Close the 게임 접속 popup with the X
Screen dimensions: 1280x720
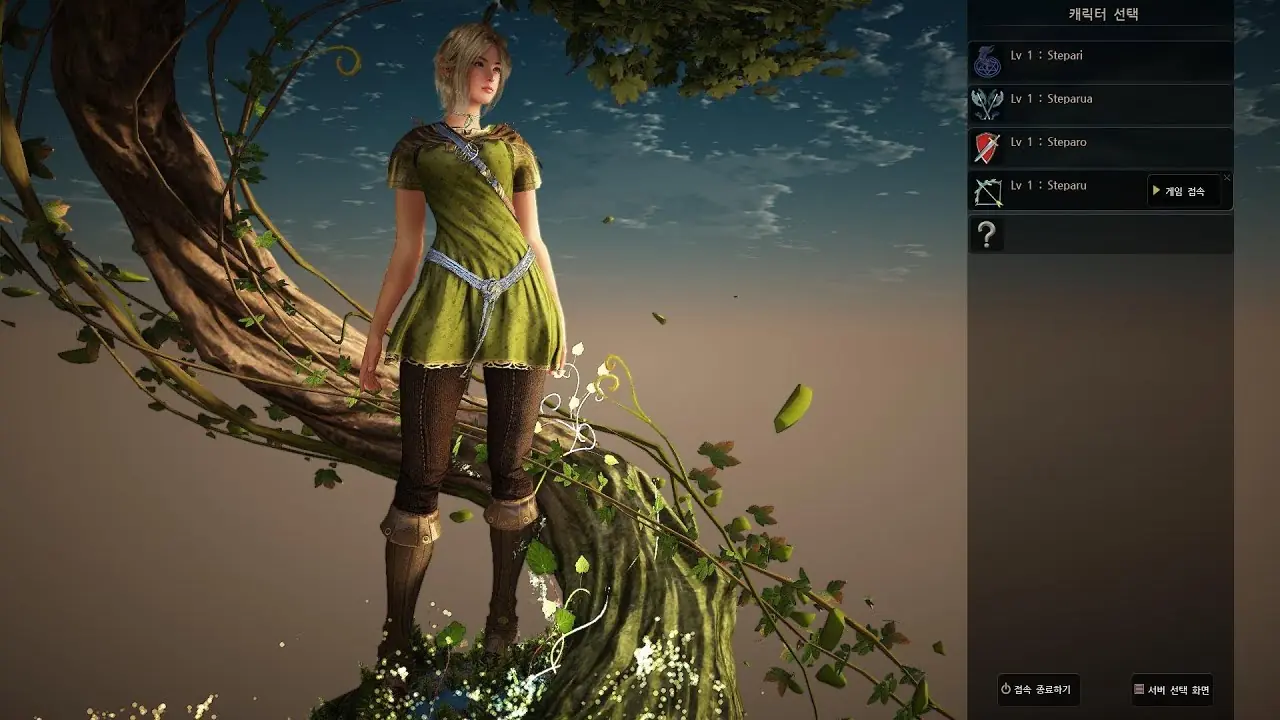pos(1227,178)
